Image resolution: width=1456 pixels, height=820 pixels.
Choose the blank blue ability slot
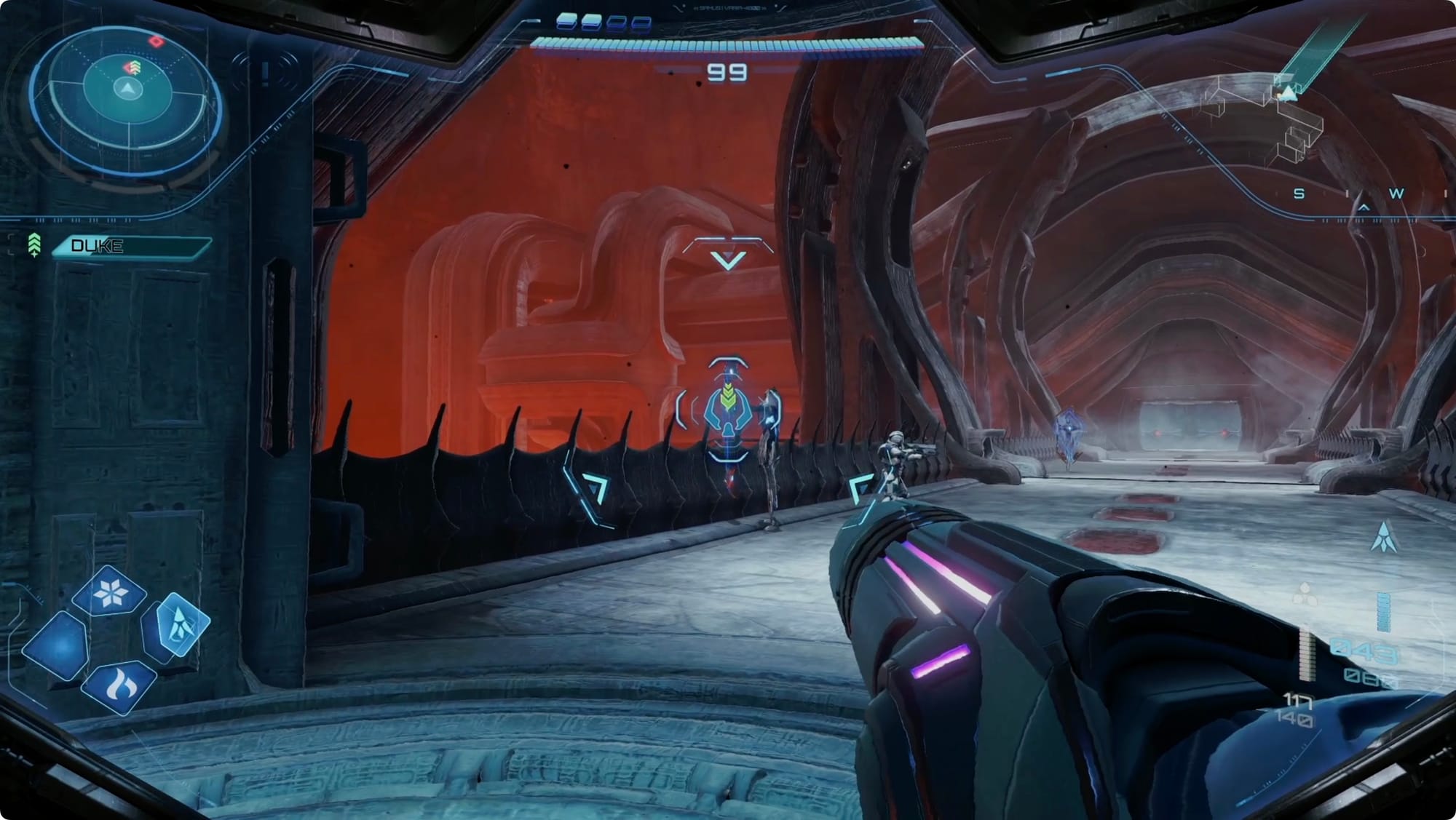57,646
